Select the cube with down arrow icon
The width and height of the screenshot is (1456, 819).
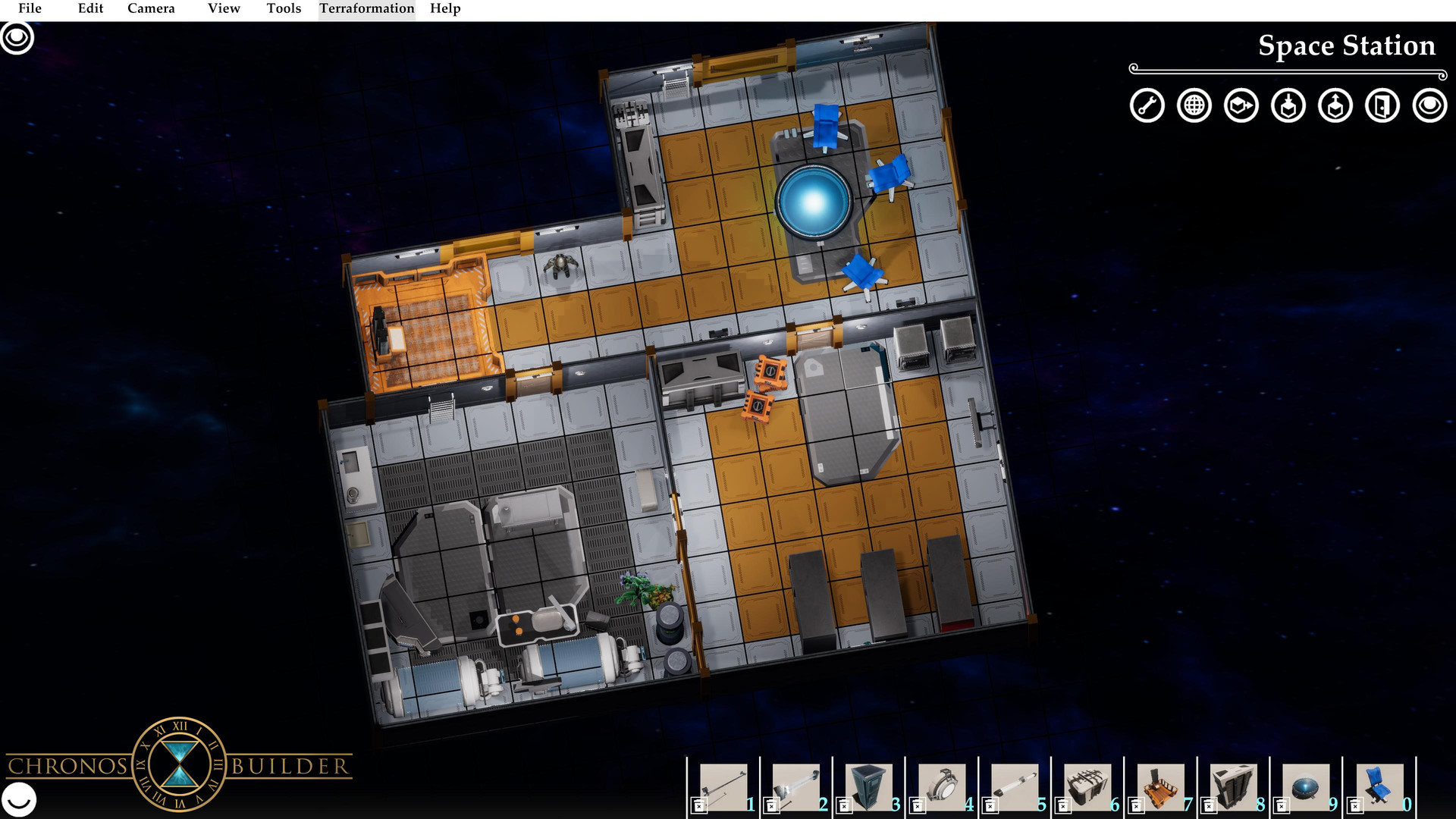pyautogui.click(x=1288, y=105)
